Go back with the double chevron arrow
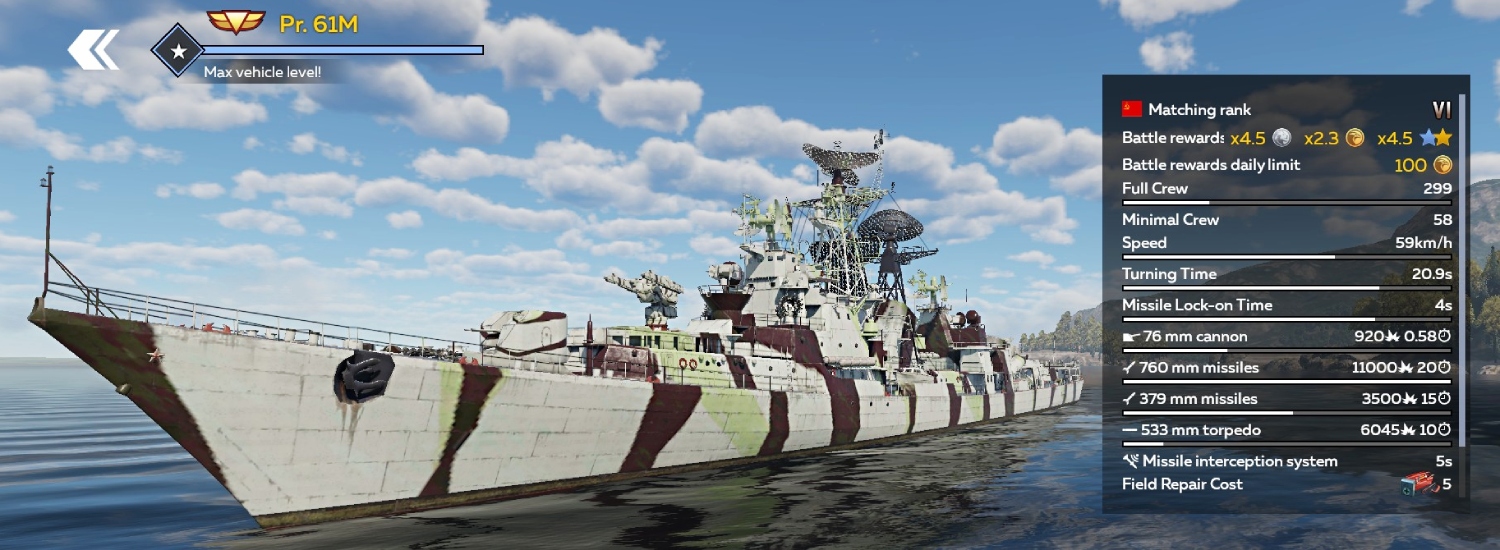This screenshot has height=550, width=1500. (x=93, y=50)
